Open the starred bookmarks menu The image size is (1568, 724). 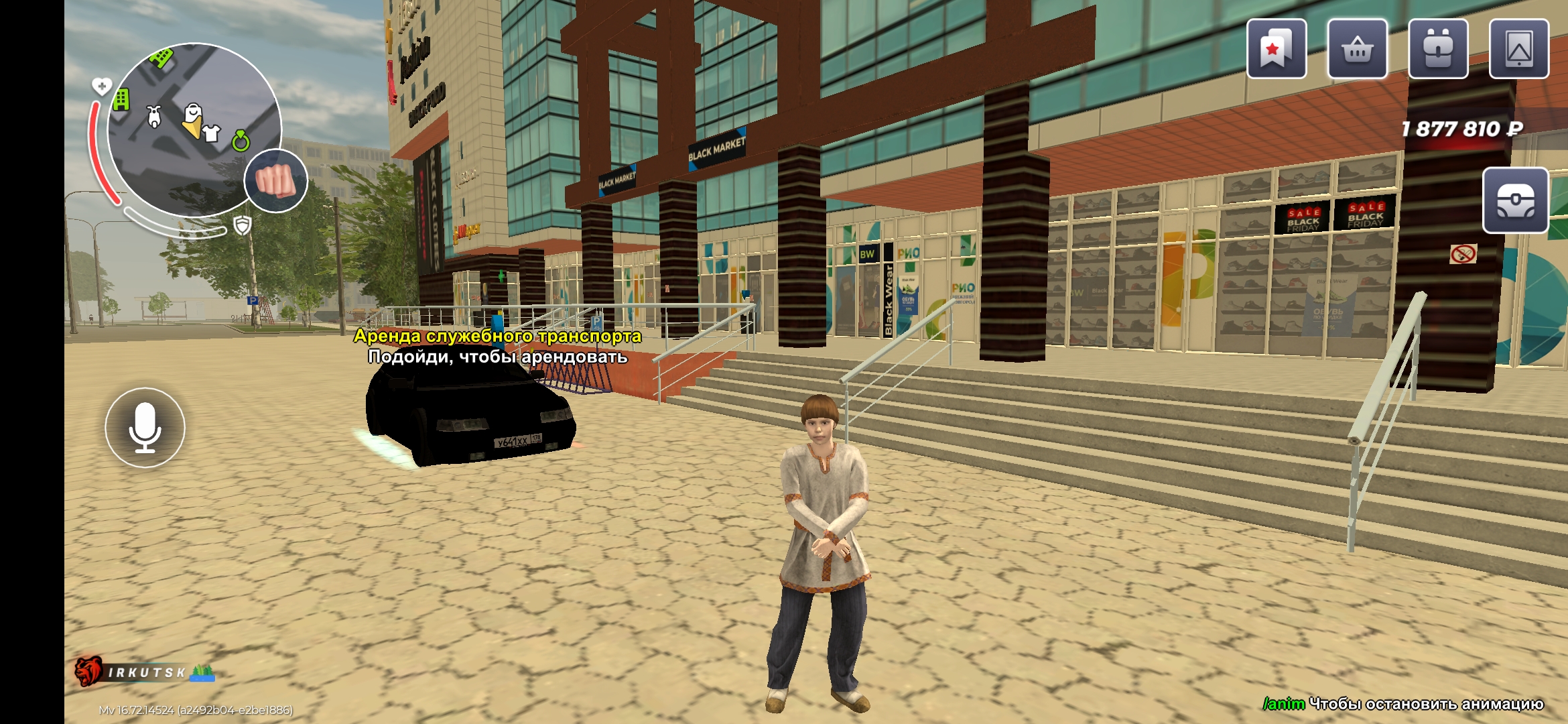point(1276,49)
